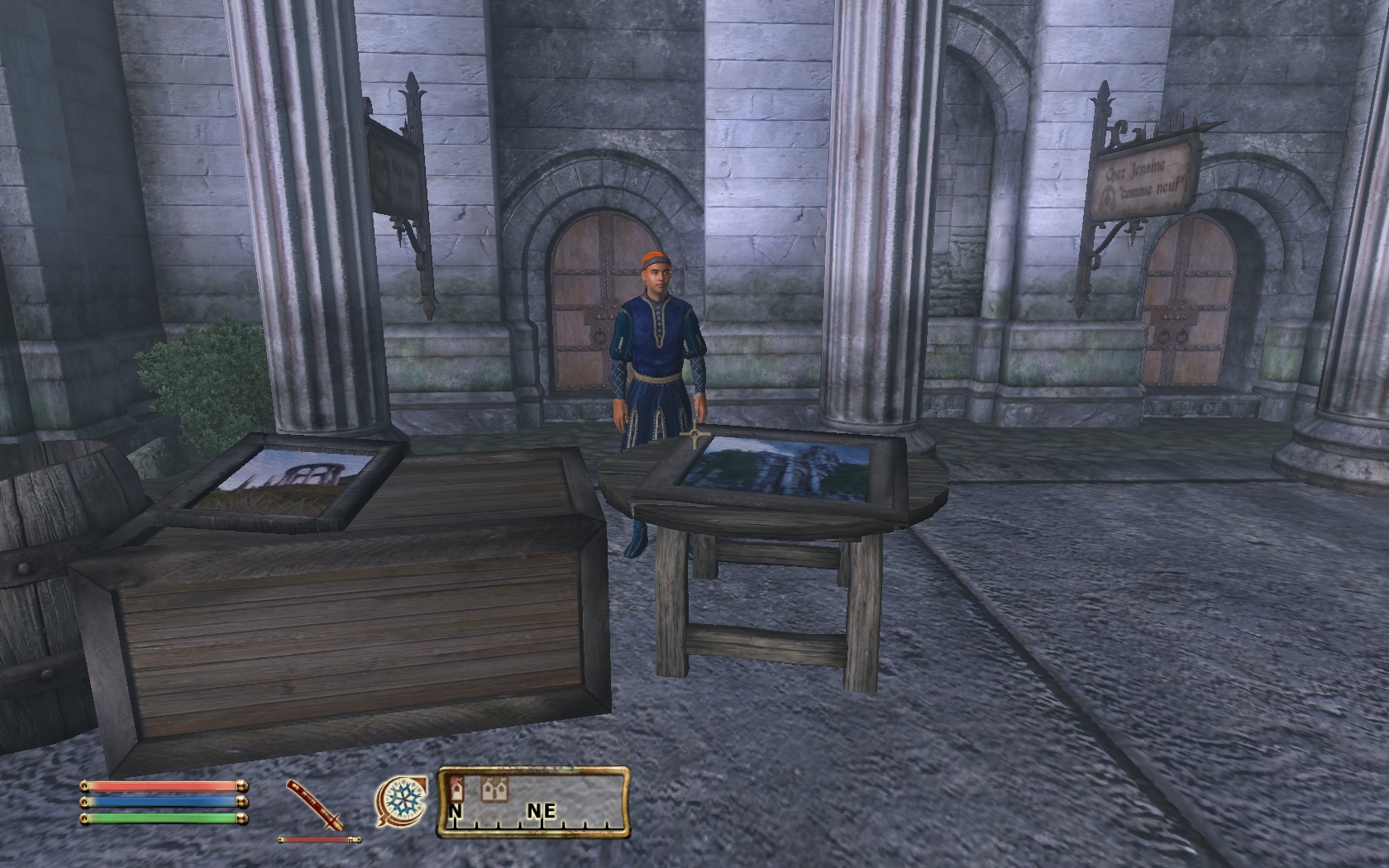Select the equipped sword weapon icon
Viewport: 1389px width, 868px height.
click(315, 805)
